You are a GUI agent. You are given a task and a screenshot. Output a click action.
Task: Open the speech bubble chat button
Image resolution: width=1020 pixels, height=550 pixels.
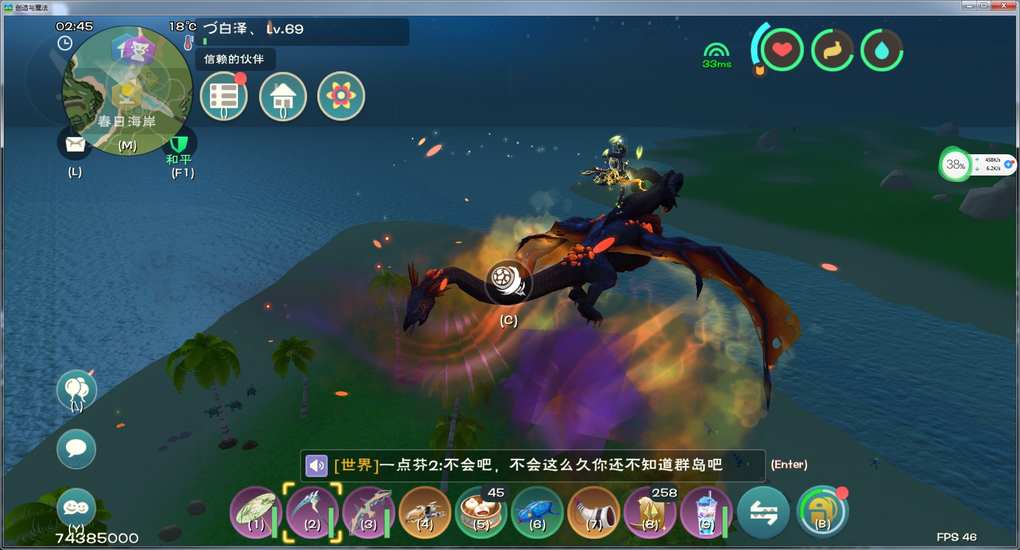[76, 449]
